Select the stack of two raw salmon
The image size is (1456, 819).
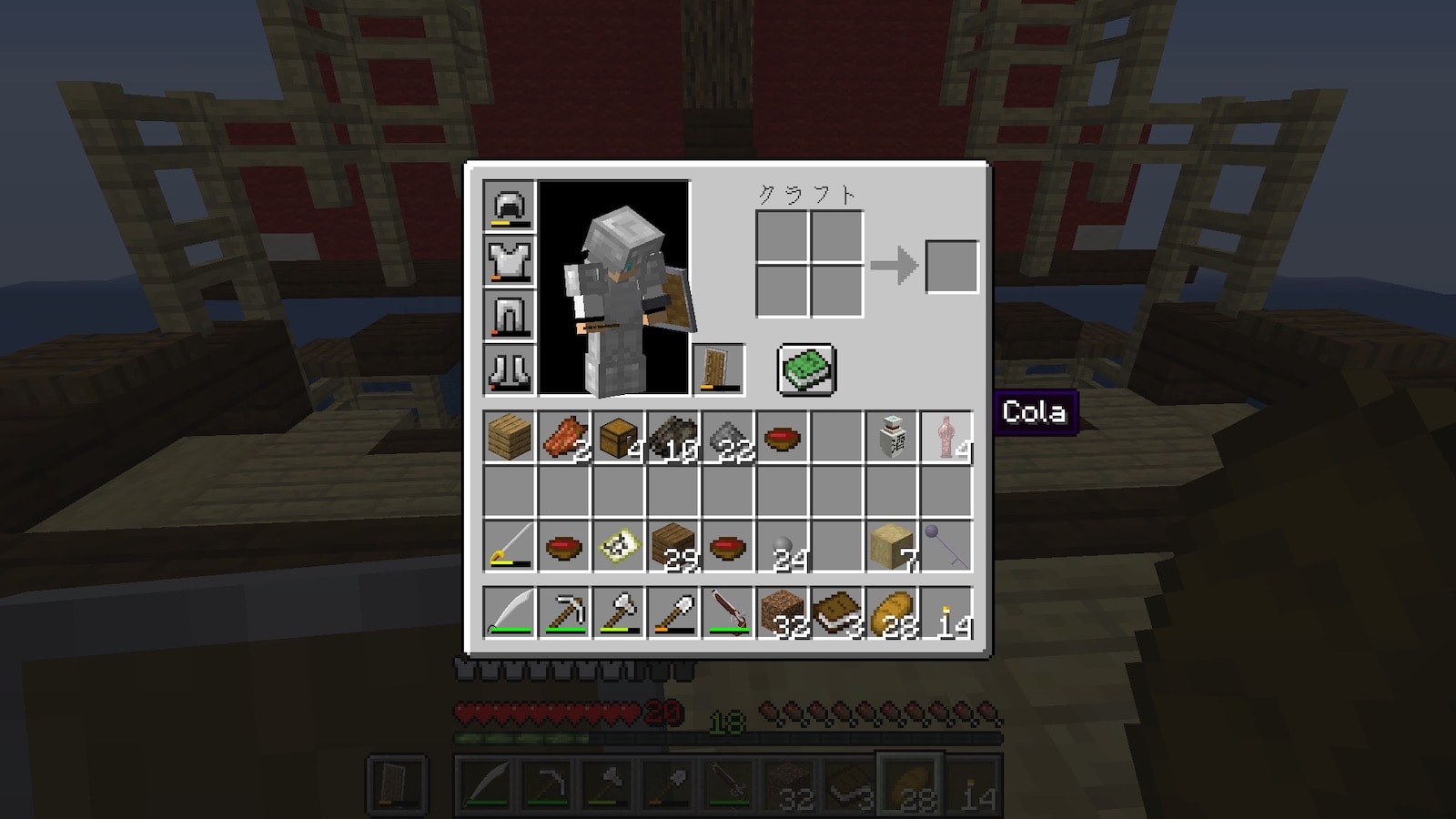(x=564, y=438)
